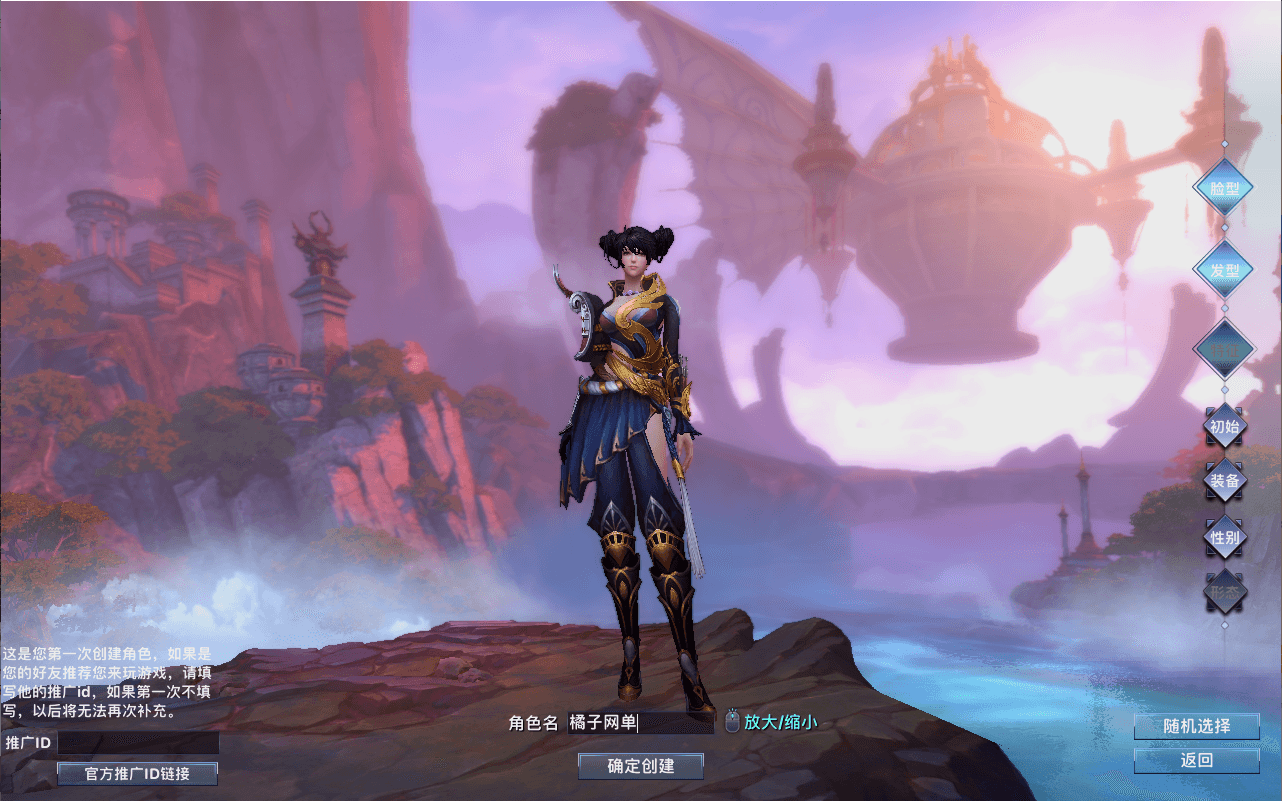Open the 官方推广ID链接 link
The width and height of the screenshot is (1282, 801).
[137, 774]
